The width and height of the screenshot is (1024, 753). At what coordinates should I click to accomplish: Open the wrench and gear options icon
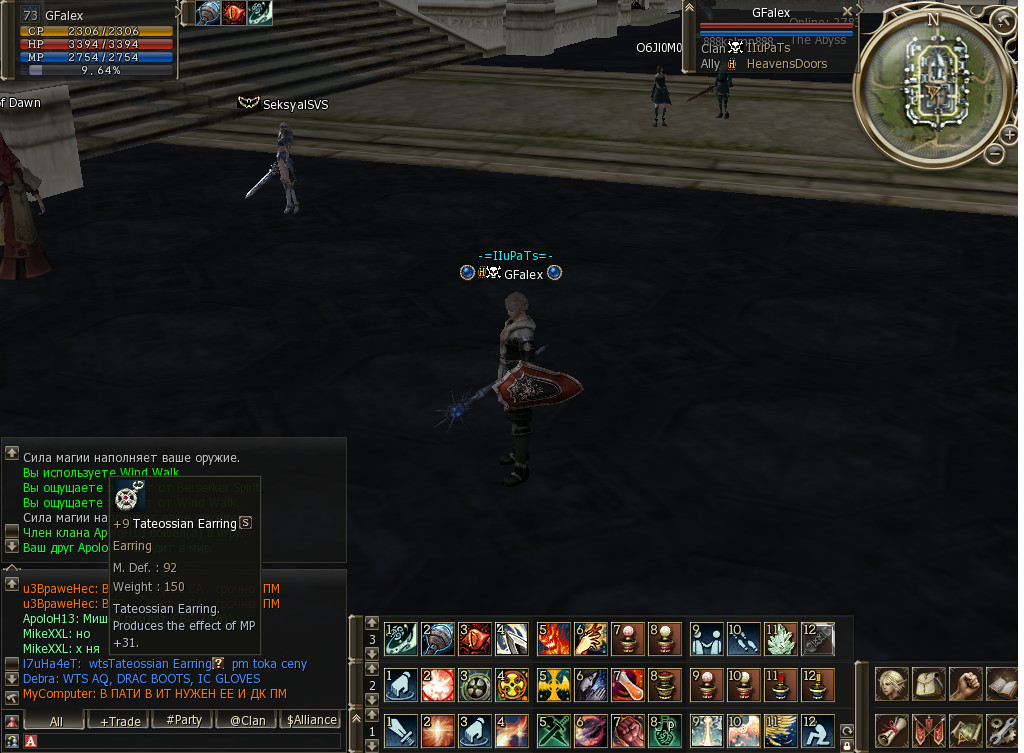pos(1004,731)
